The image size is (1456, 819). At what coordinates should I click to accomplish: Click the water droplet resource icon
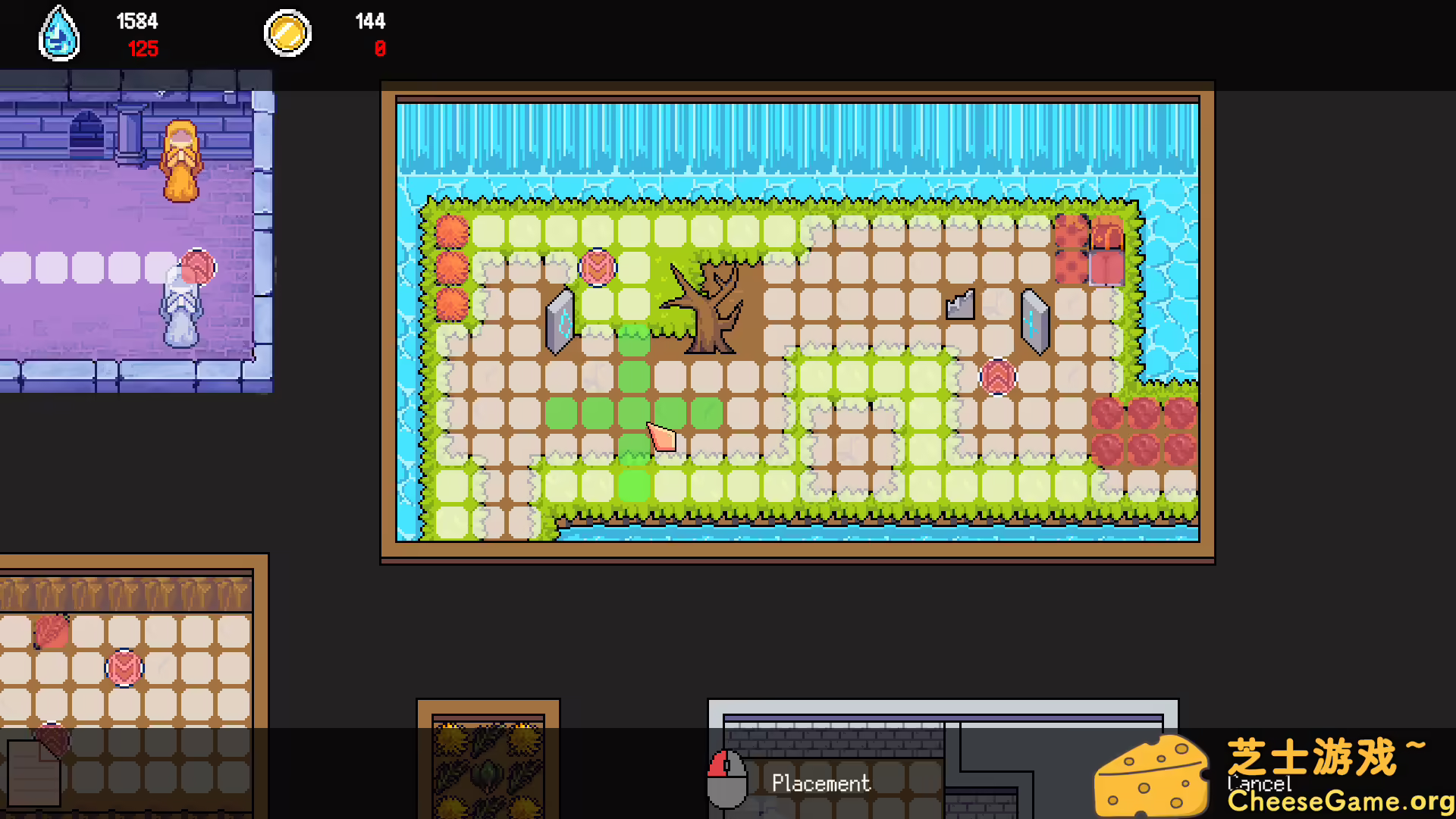tap(59, 33)
